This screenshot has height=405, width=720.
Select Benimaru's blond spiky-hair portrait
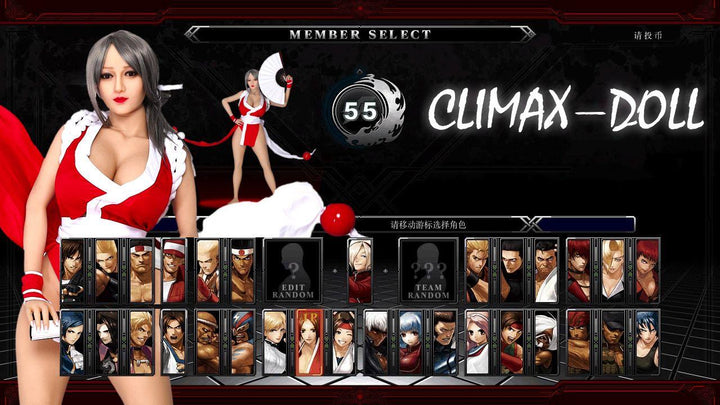[x=107, y=270]
